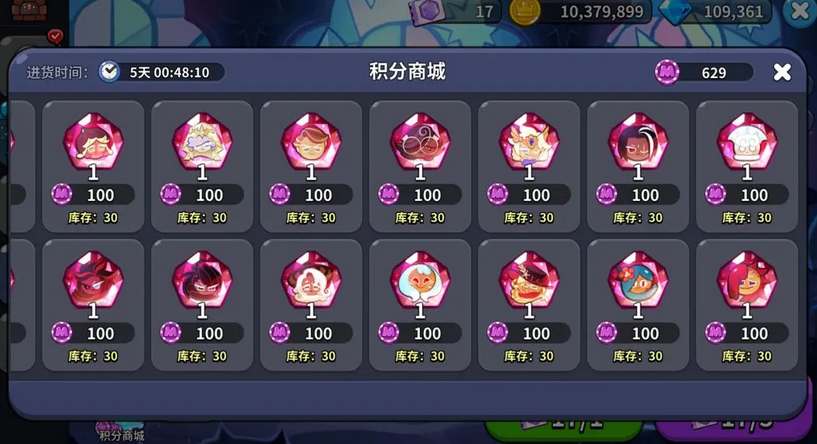Open the 积分商城 tab below the panel
The image size is (817, 444).
pyautogui.click(x=121, y=432)
